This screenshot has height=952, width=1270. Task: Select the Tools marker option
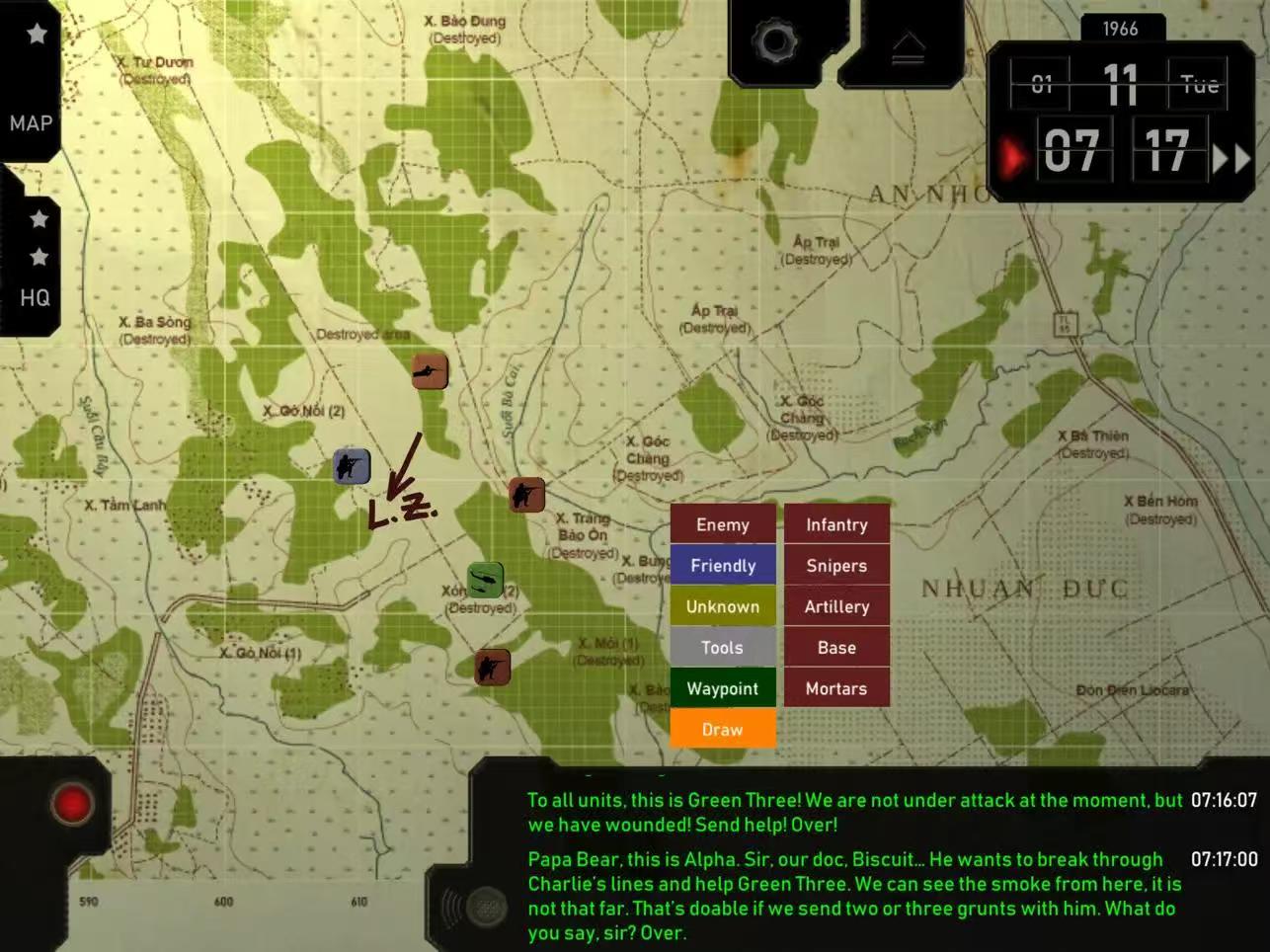(723, 648)
